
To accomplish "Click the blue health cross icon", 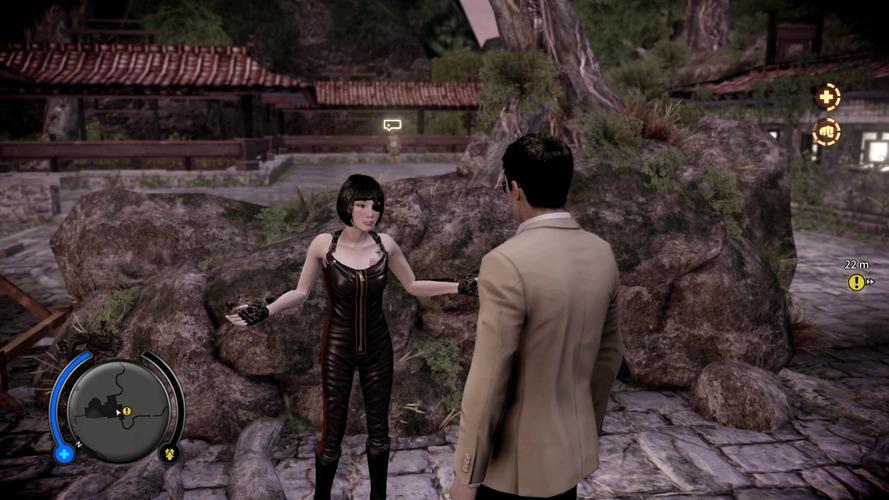I will point(65,453).
